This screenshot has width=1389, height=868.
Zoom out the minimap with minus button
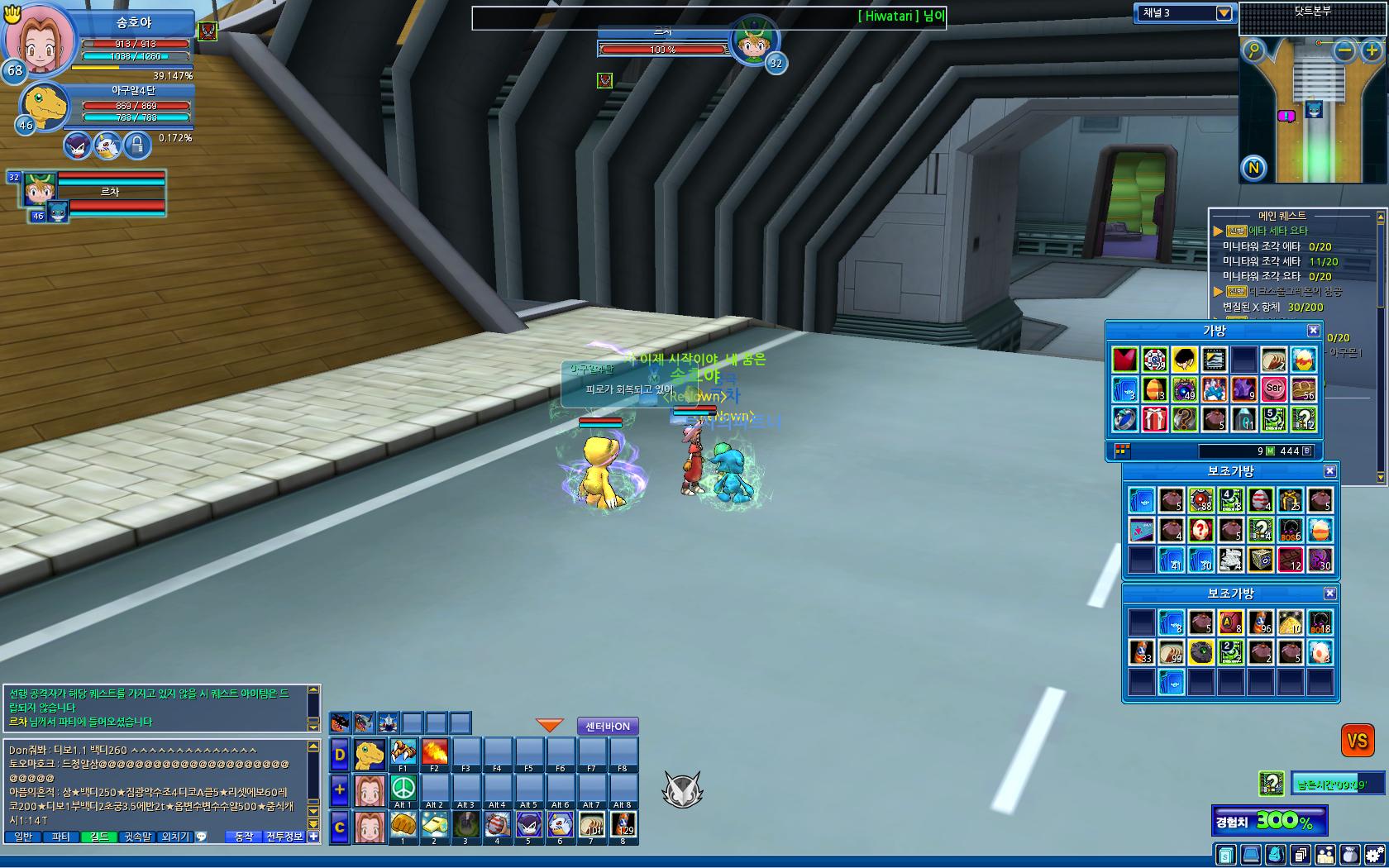[1345, 51]
